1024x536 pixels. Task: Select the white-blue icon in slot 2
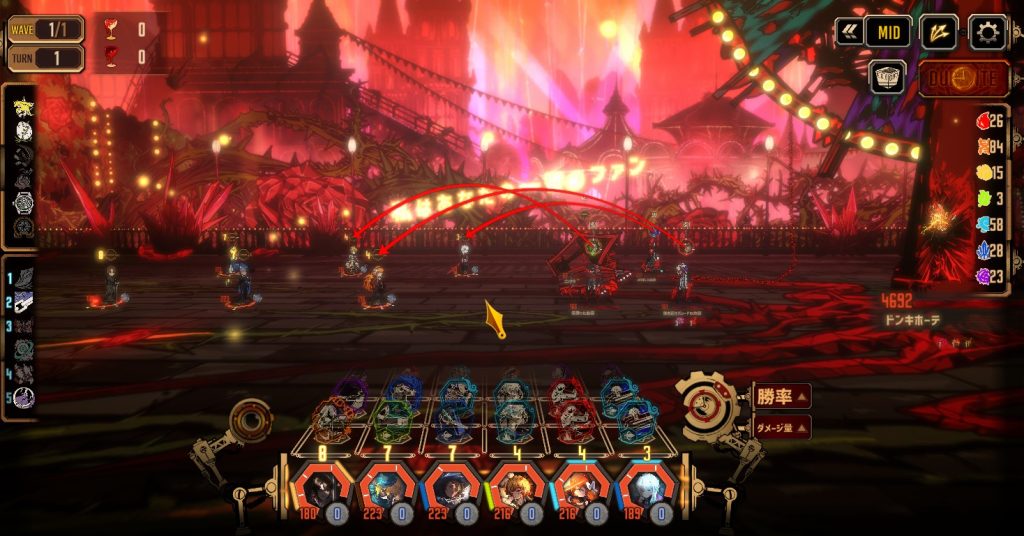24,300
